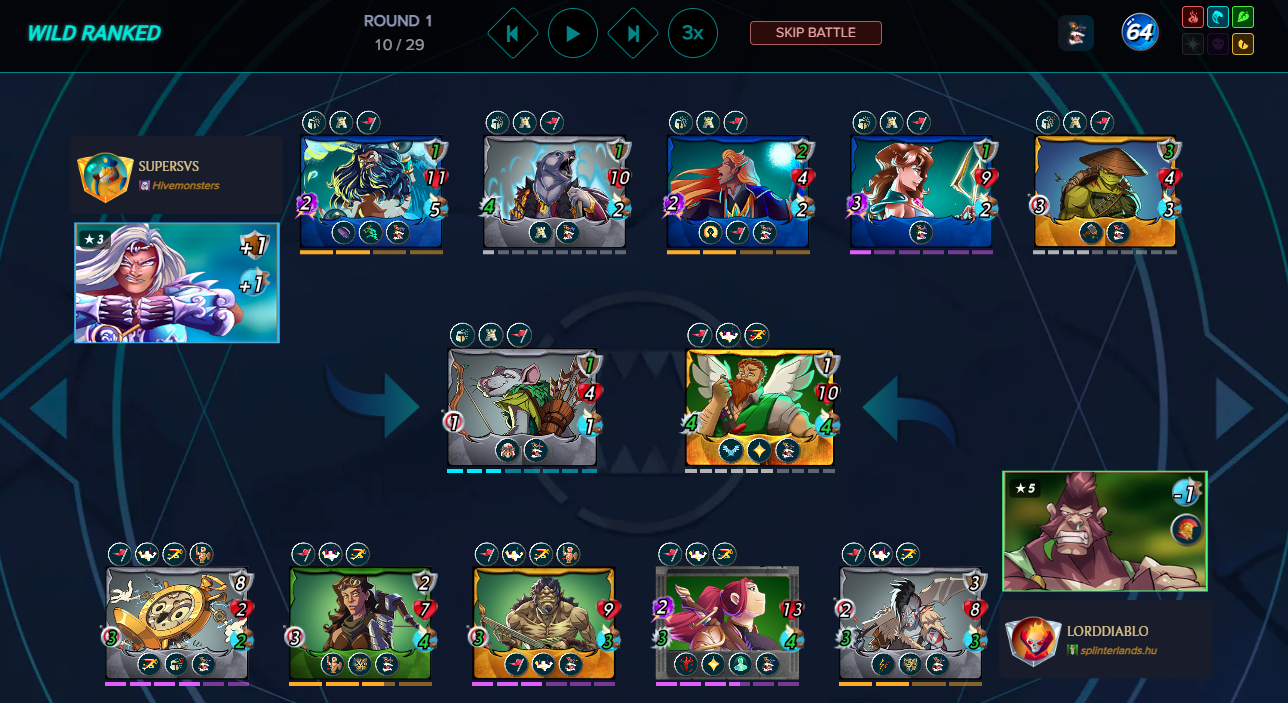Screen dimensions: 1288x703
Task: Click the SKIP BATTLE button
Action: (x=815, y=33)
